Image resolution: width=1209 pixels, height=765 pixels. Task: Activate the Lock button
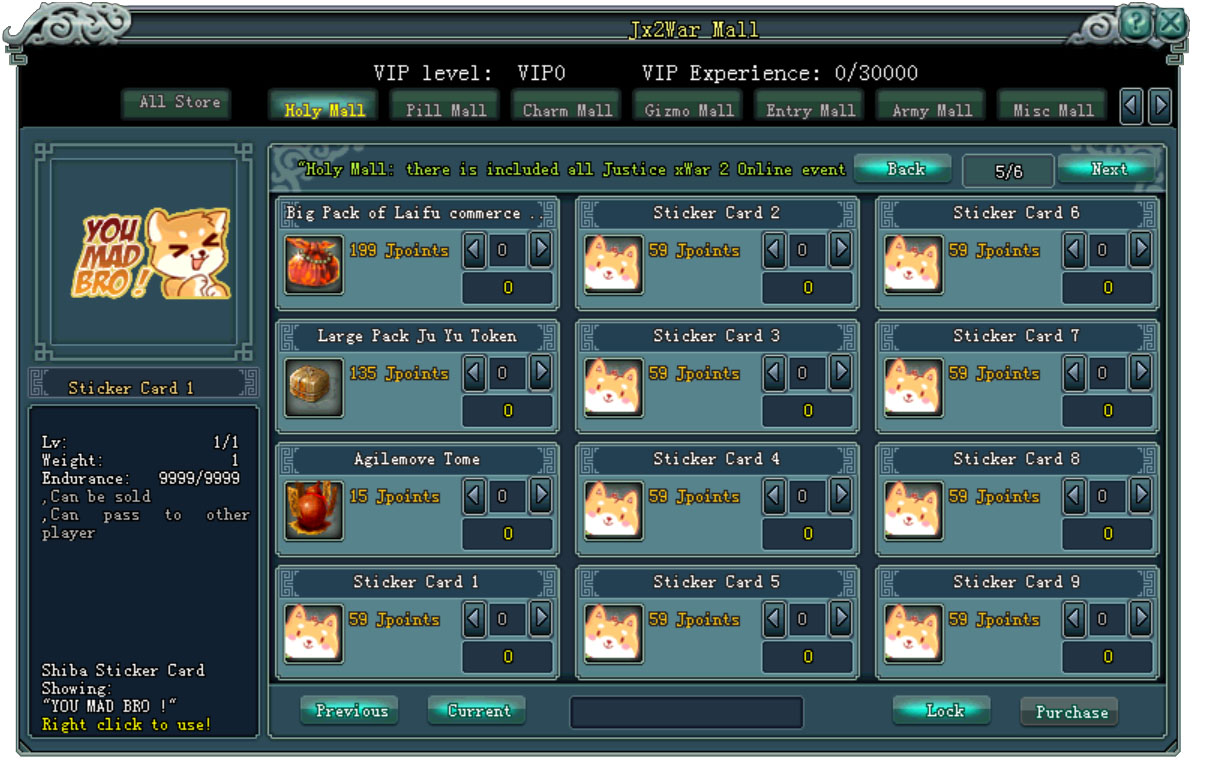pos(943,711)
